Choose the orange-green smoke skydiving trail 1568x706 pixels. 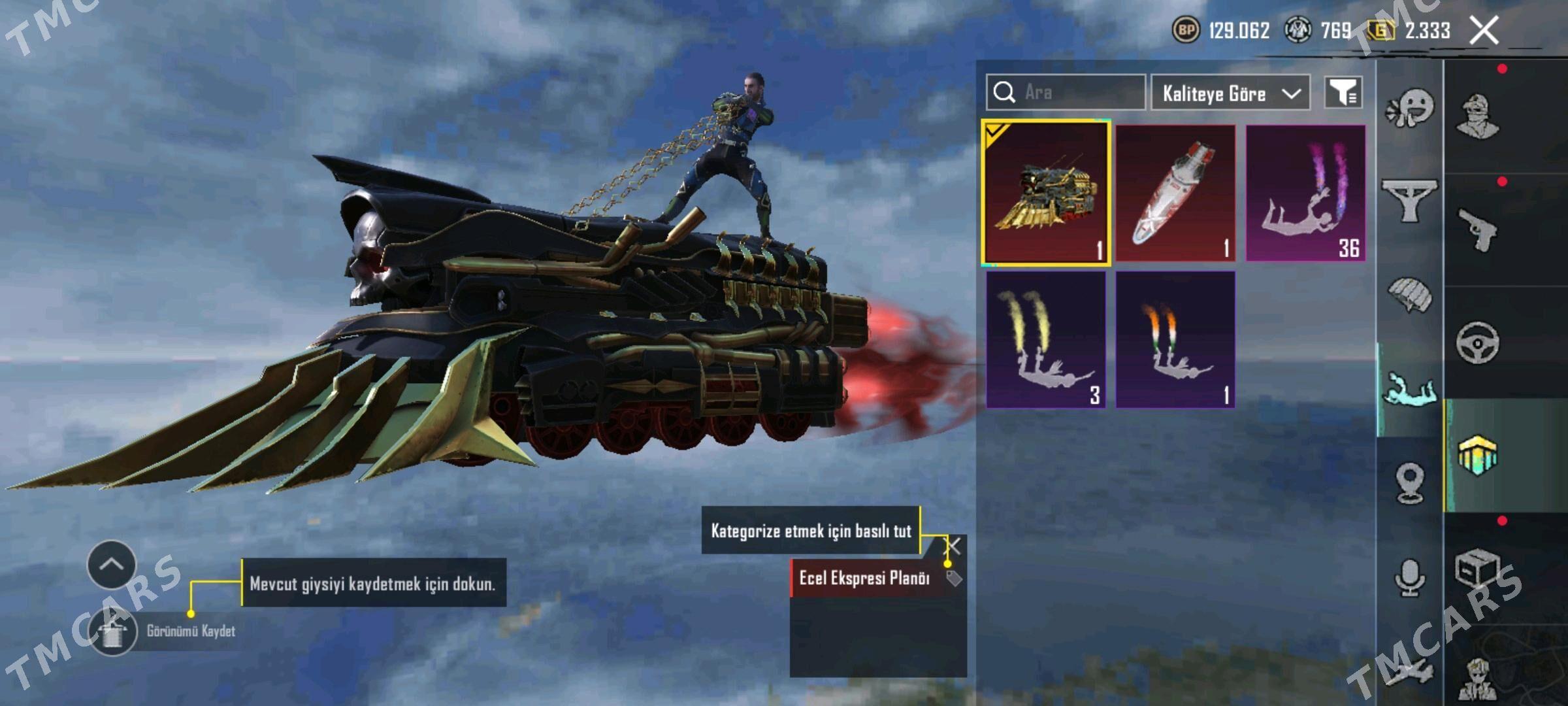click(x=1175, y=340)
